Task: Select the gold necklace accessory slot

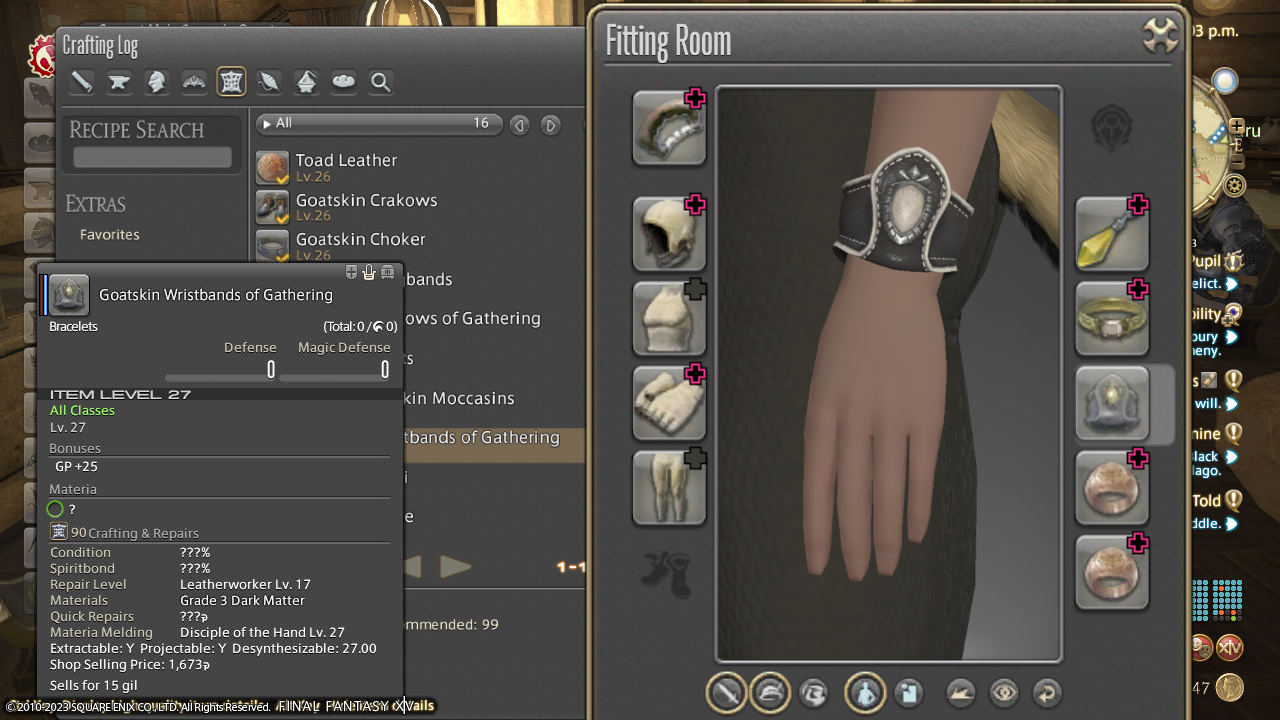Action: coord(1111,318)
